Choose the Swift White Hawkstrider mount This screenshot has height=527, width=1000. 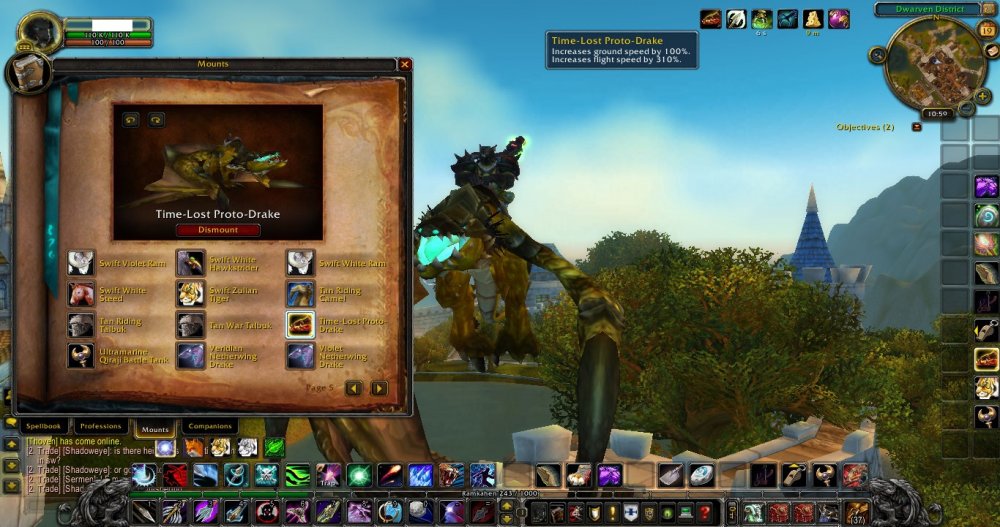pos(190,263)
